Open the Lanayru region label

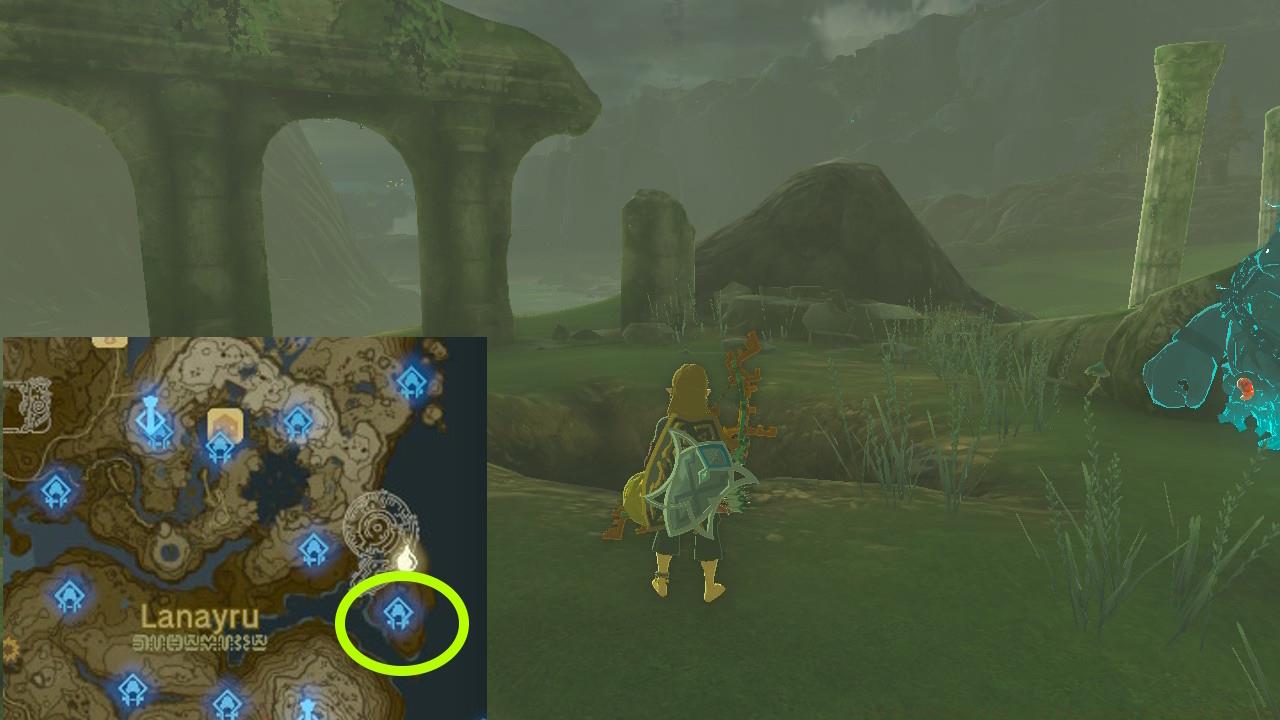point(200,617)
